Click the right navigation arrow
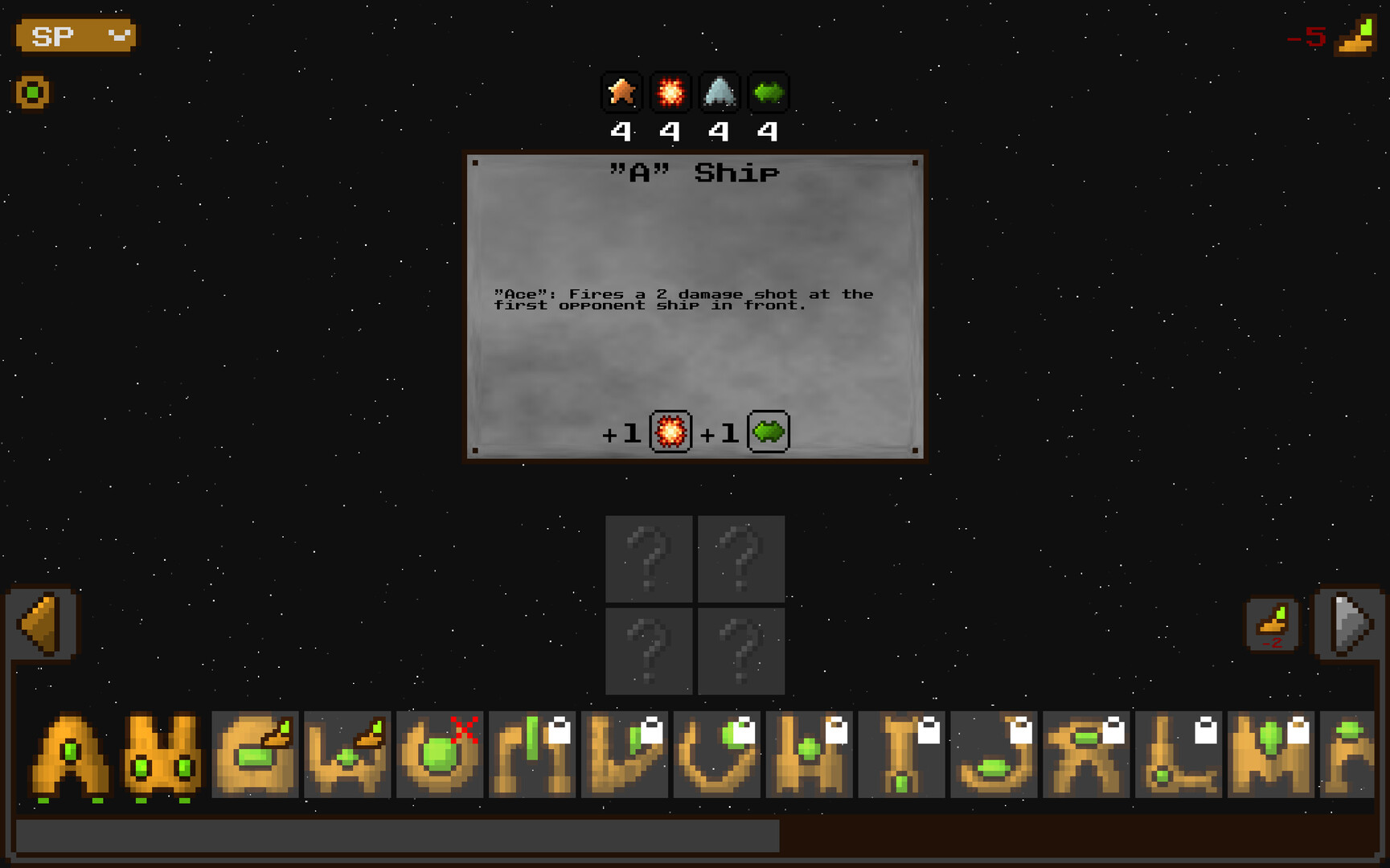This screenshot has height=868, width=1390. pos(1349,624)
